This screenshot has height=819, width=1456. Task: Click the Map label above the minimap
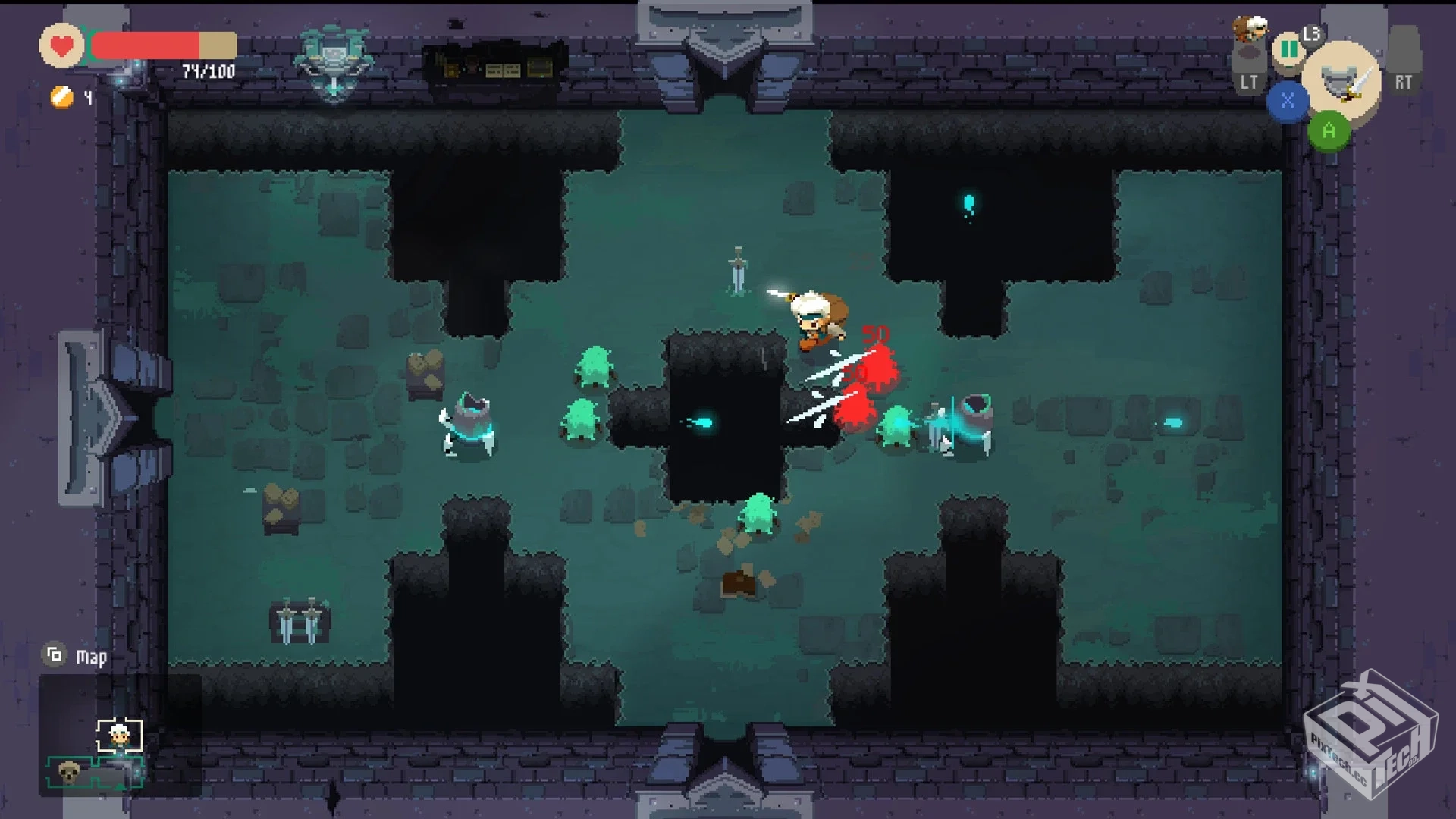[x=91, y=657]
